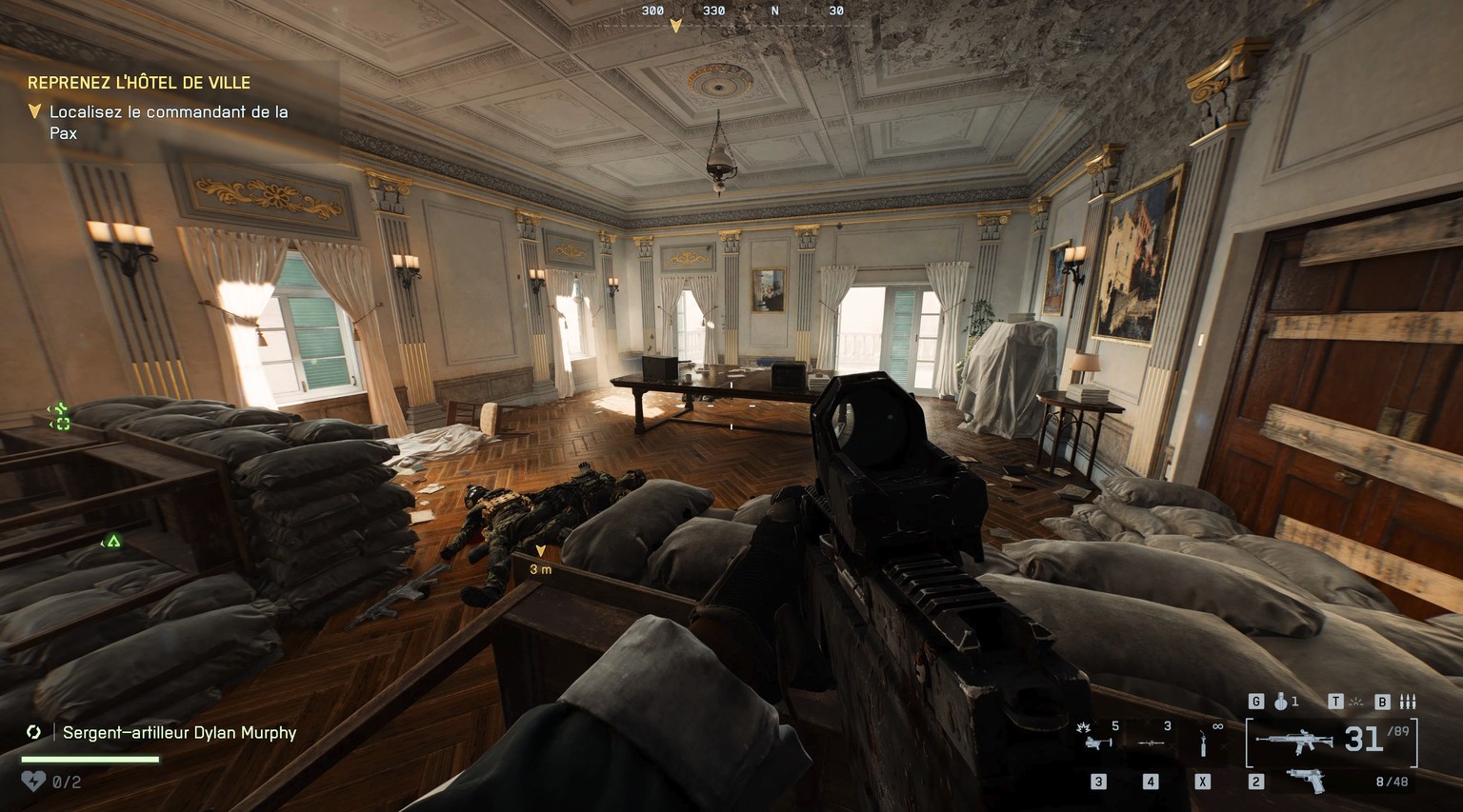This screenshot has height=812, width=1463.
Task: Click the heart revive charge icon
Action: click(x=32, y=782)
